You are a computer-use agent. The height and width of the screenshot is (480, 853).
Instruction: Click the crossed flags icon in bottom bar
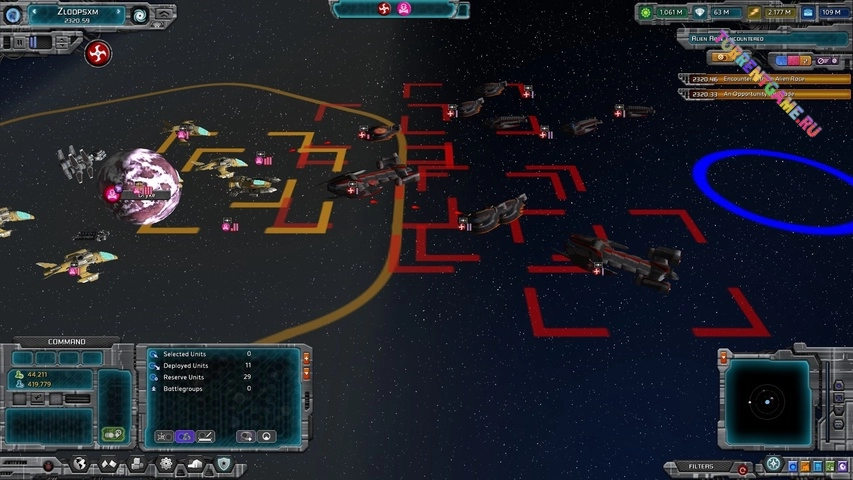point(109,465)
